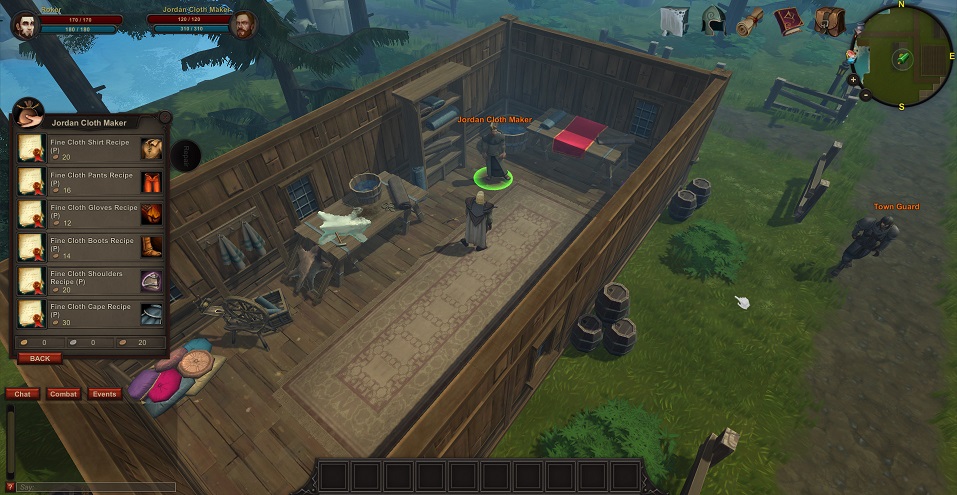Click the red BACK button
Screen dimensions: 957x495
40,358
